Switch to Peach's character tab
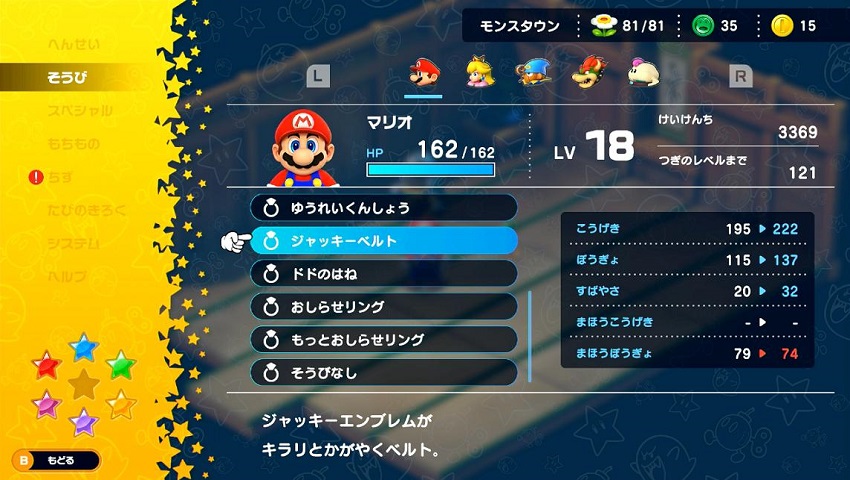This screenshot has width=850, height=480. coord(478,72)
